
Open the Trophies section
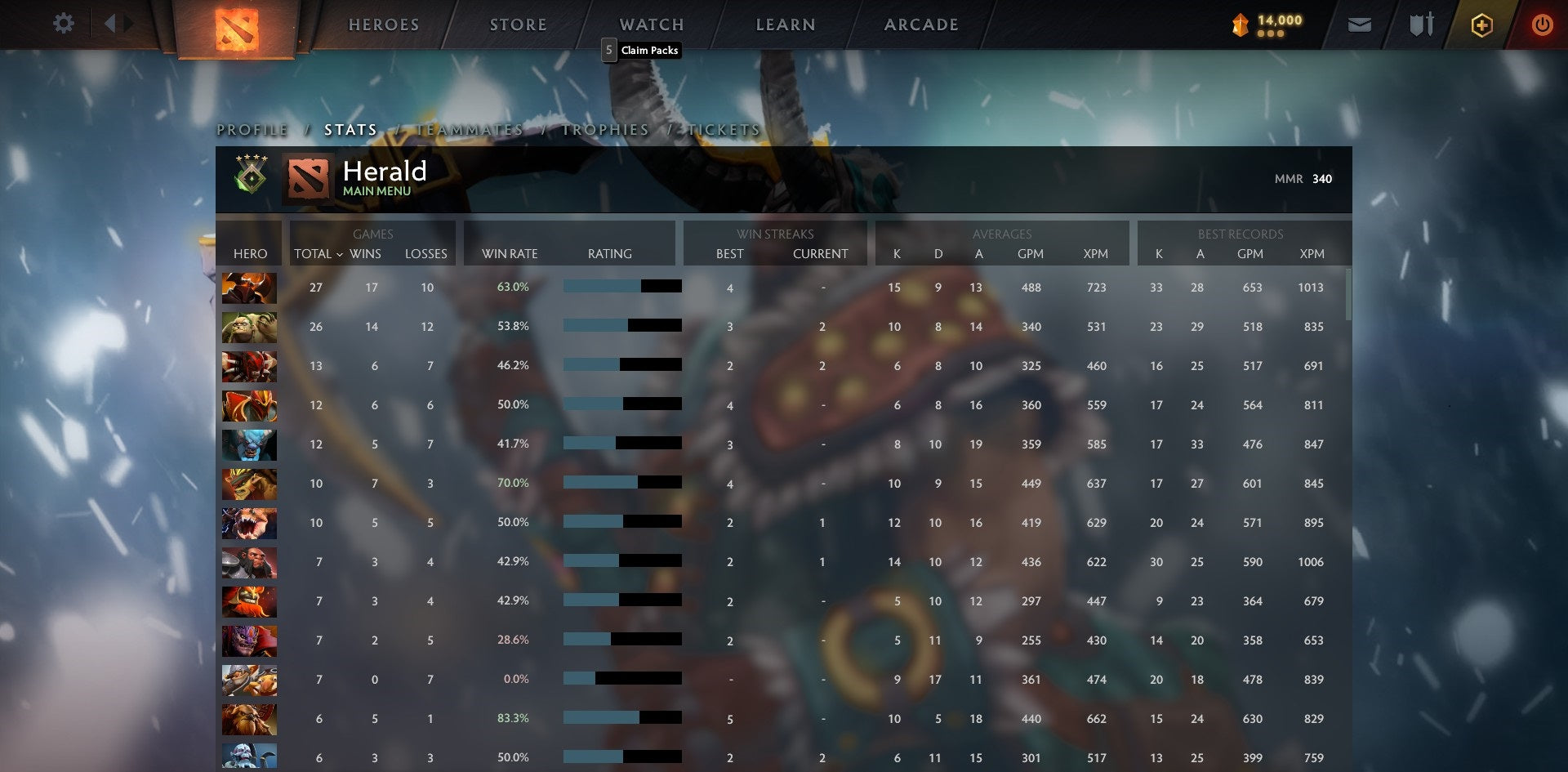click(604, 129)
